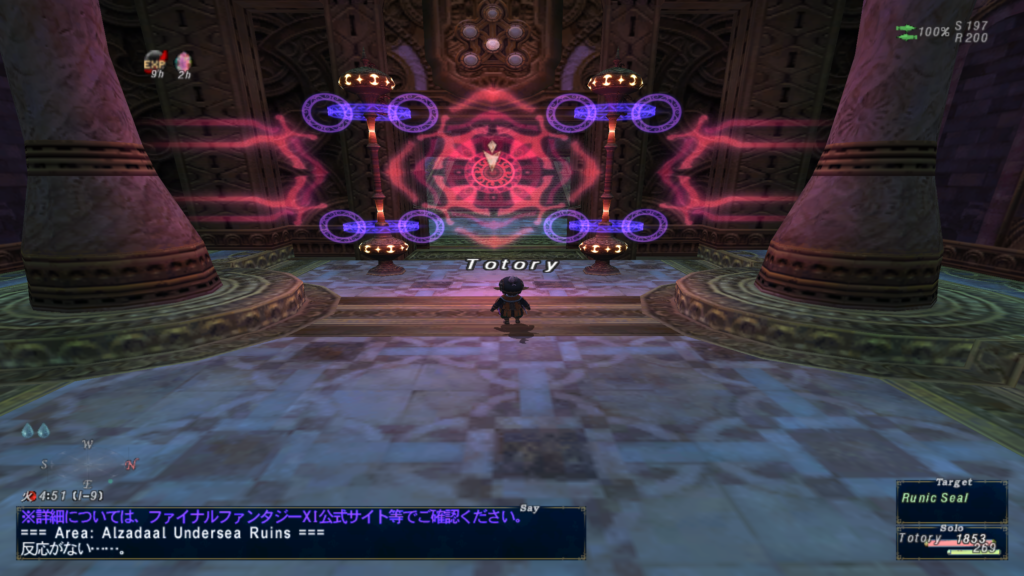This screenshot has width=1024, height=576.
Task: Select the pink egg-shaped status icon
Action: coord(183,62)
